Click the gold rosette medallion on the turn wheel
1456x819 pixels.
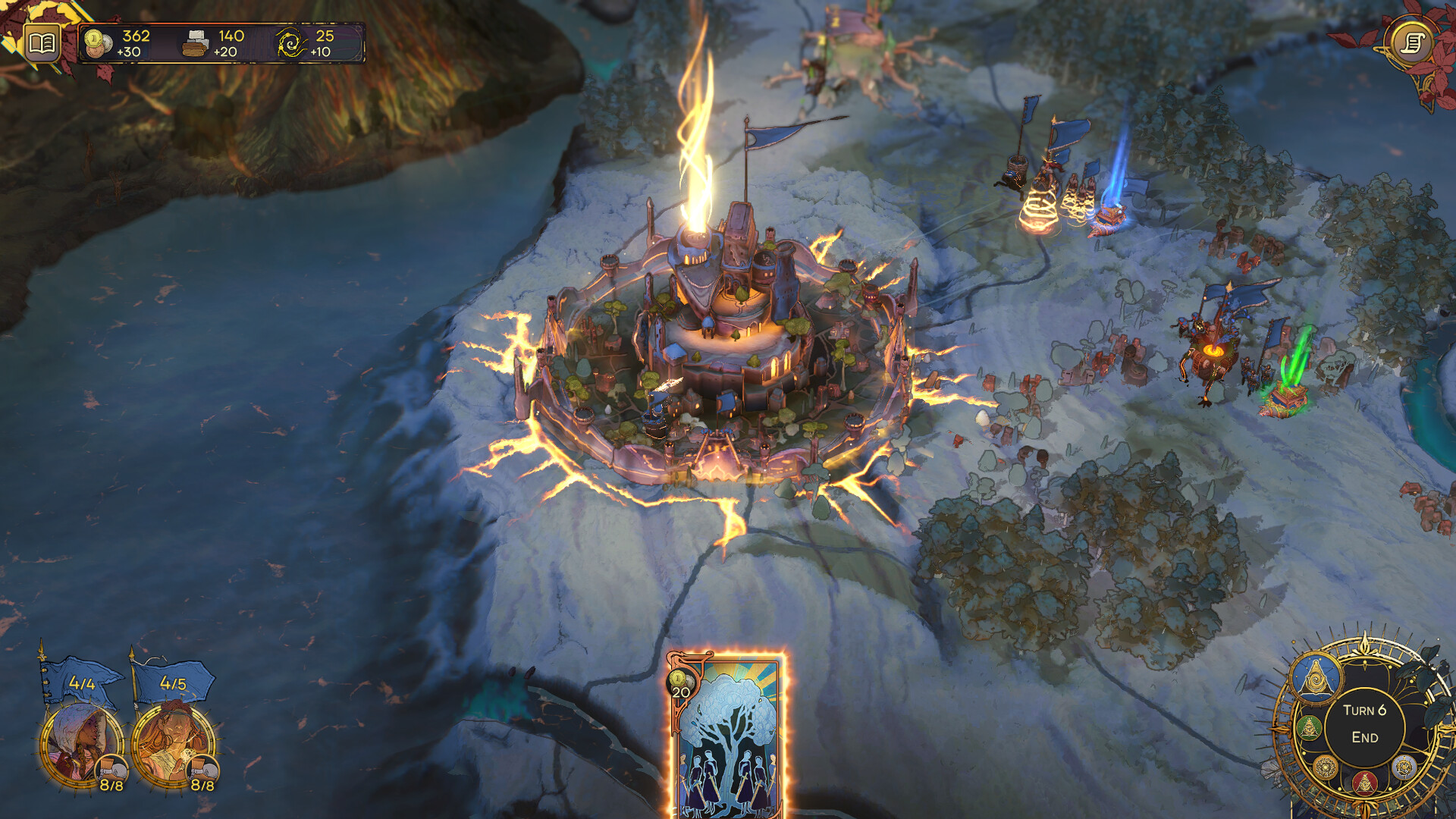pos(1325,768)
